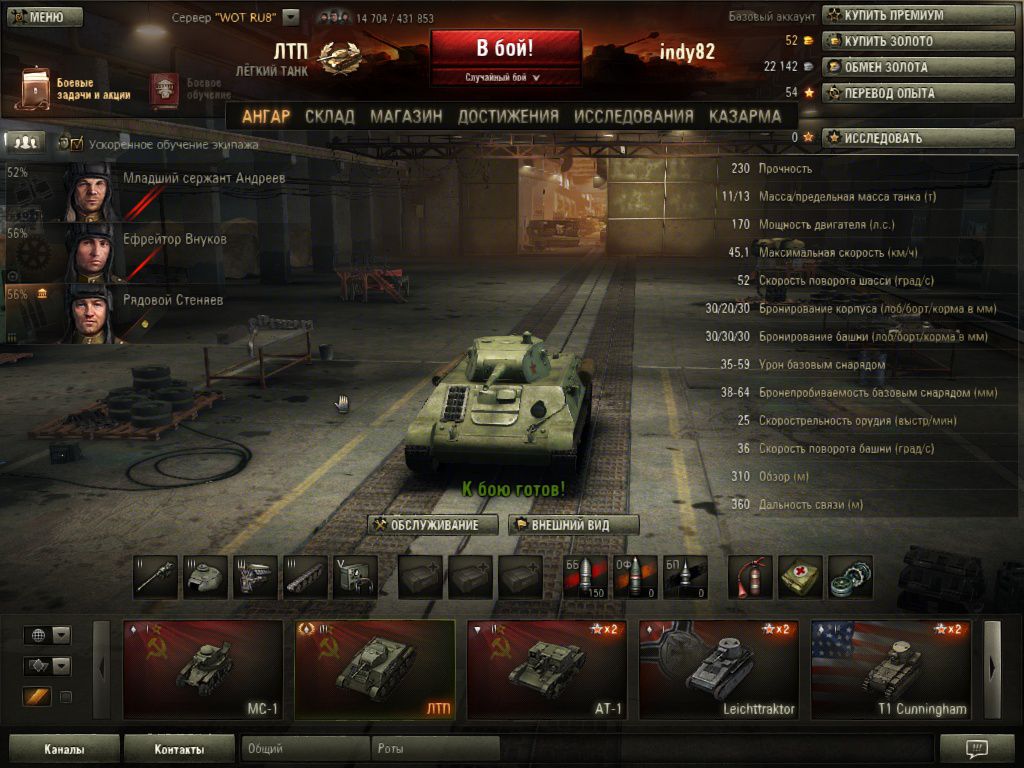The image size is (1024, 768).
Task: Open the МЕНЮ button
Action: 44,17
